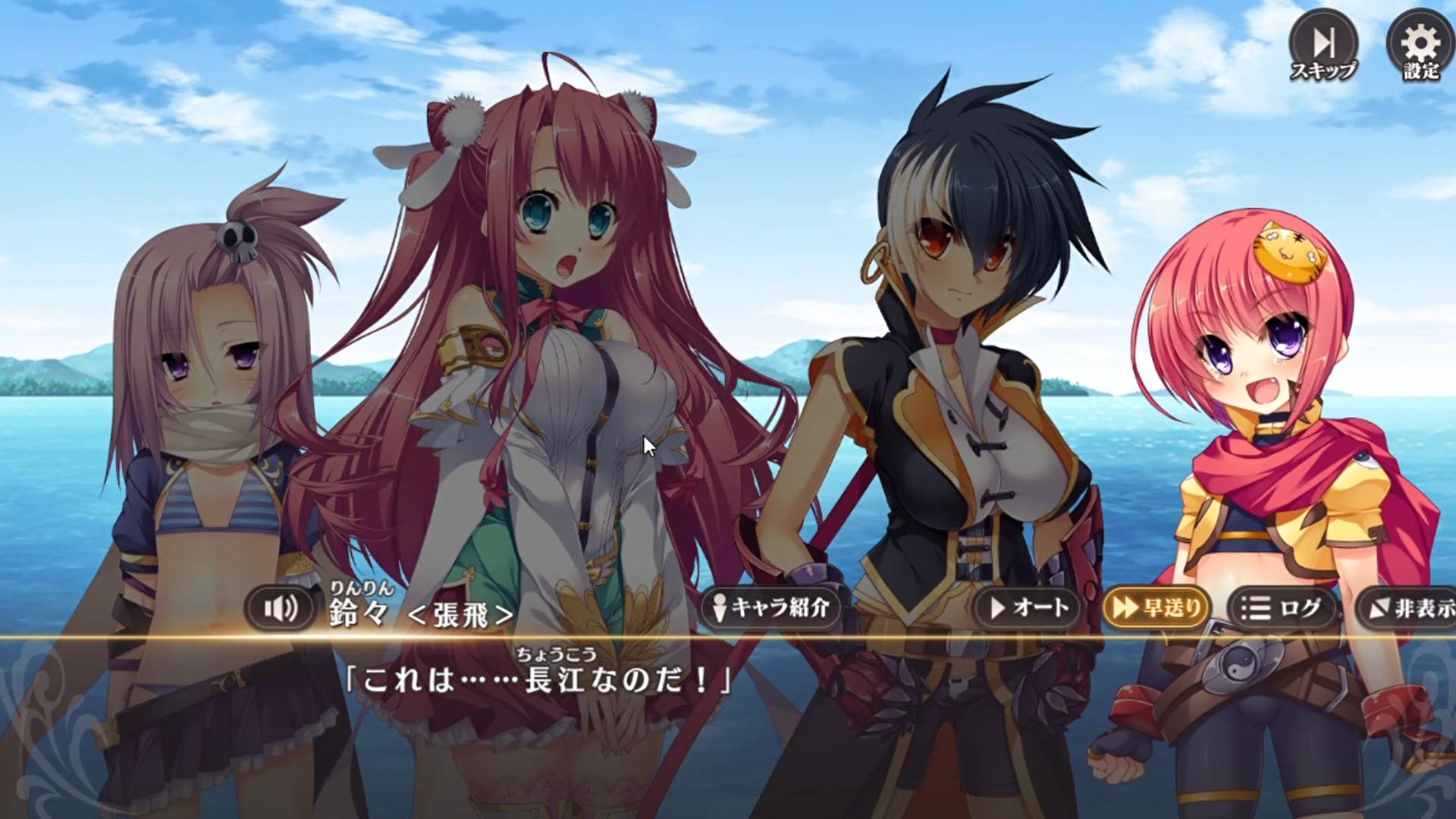This screenshot has width=1456, height=819.
Task: Click the person icon on キャラ紹介 button
Action: (720, 607)
